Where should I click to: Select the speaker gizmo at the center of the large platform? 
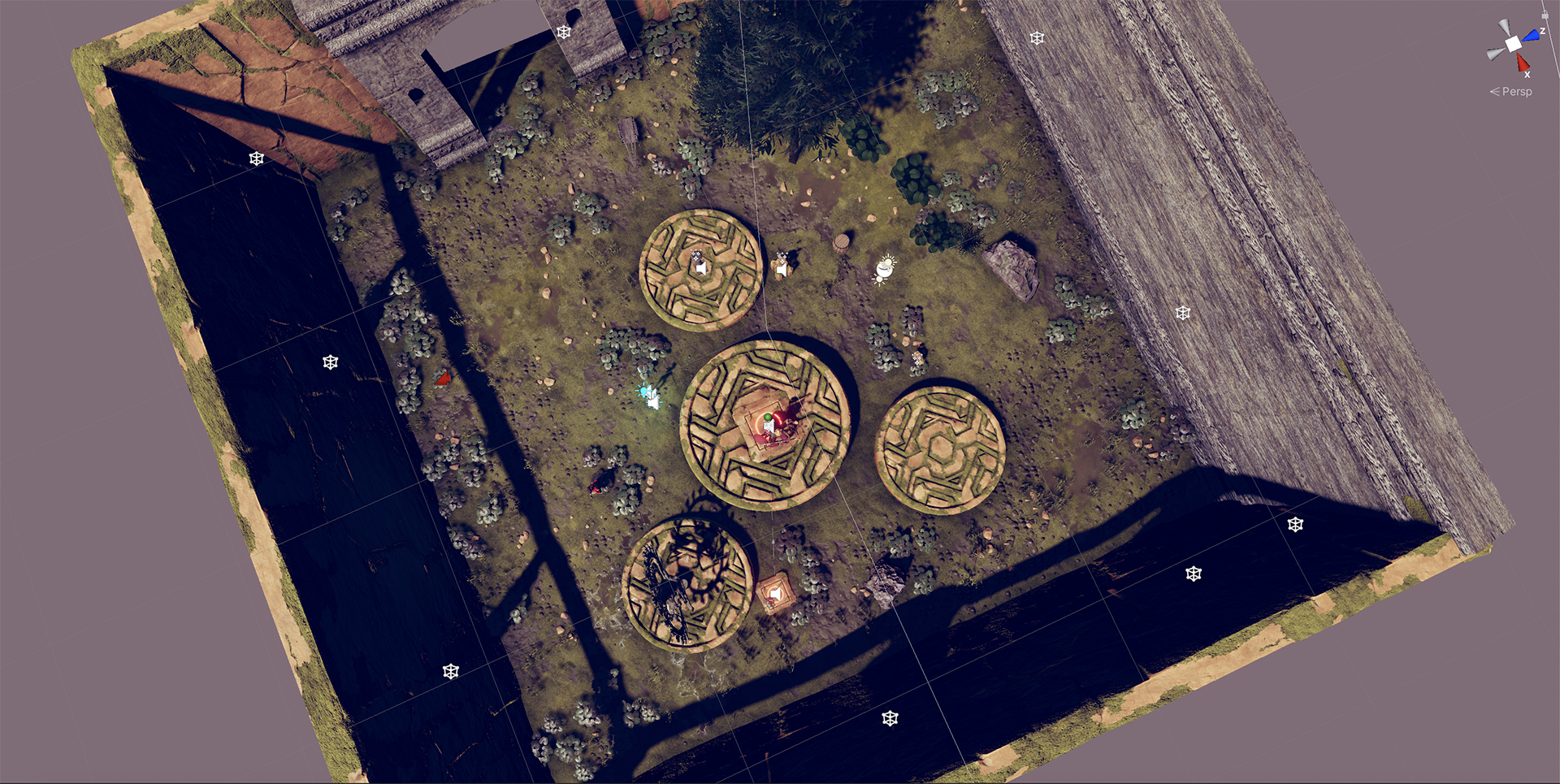tap(769, 427)
